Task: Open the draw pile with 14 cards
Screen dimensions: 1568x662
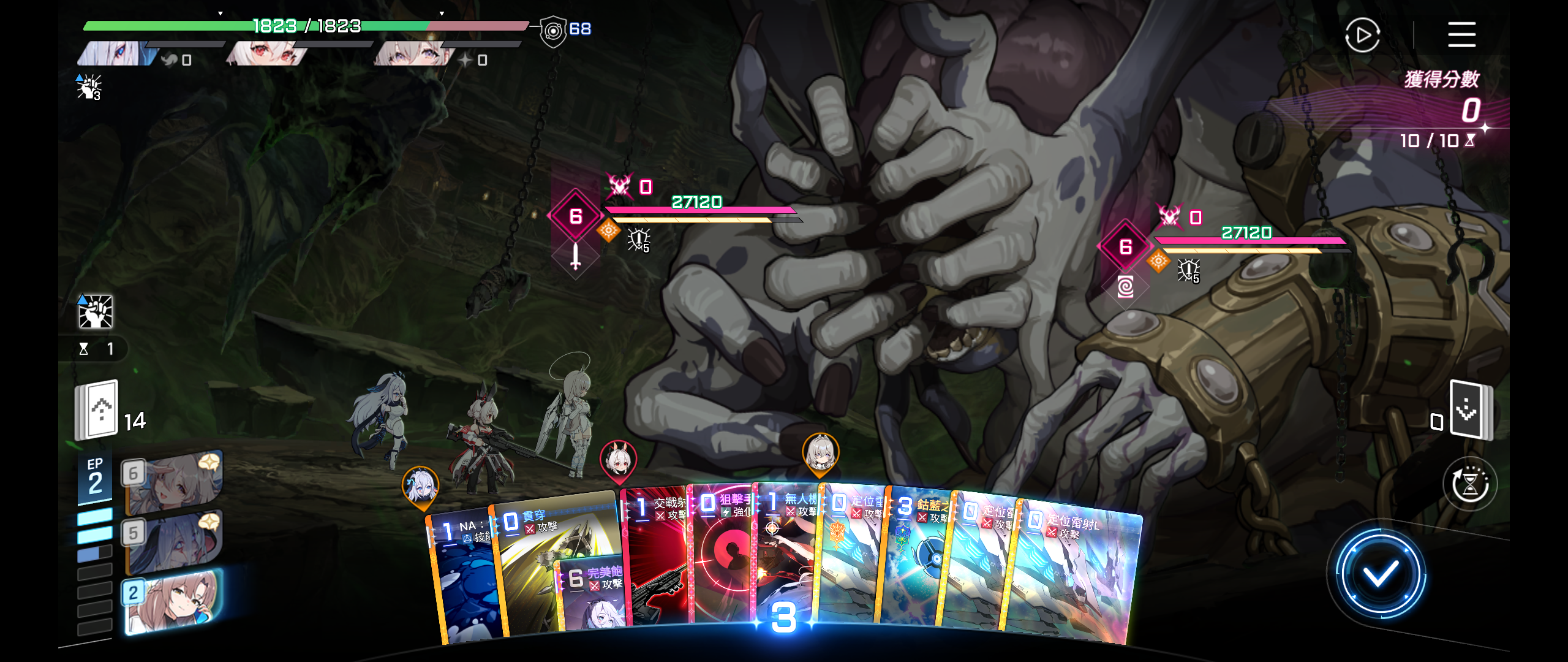Action: [x=97, y=409]
